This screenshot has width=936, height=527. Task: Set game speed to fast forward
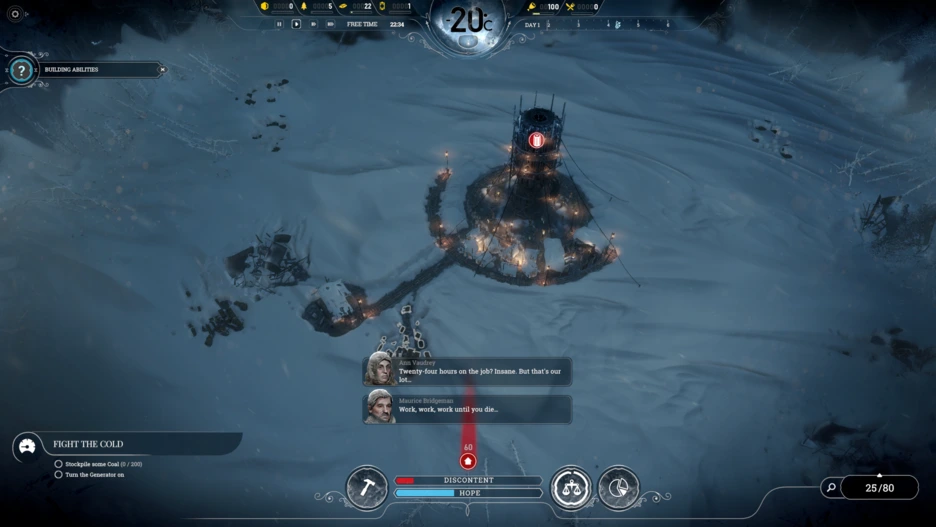pos(313,24)
